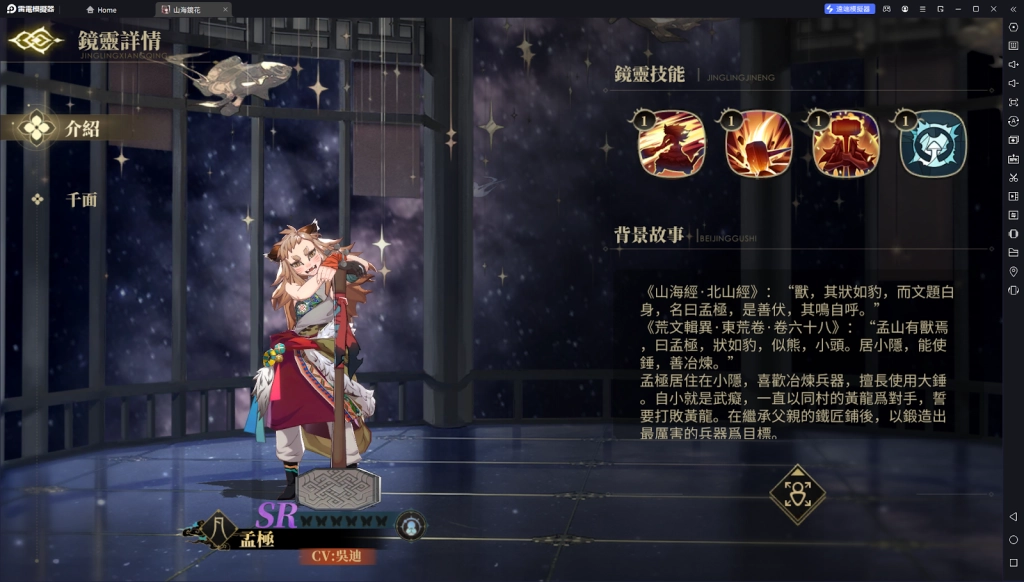Switch to the emulator Home tab
The width and height of the screenshot is (1024, 582).
point(101,9)
